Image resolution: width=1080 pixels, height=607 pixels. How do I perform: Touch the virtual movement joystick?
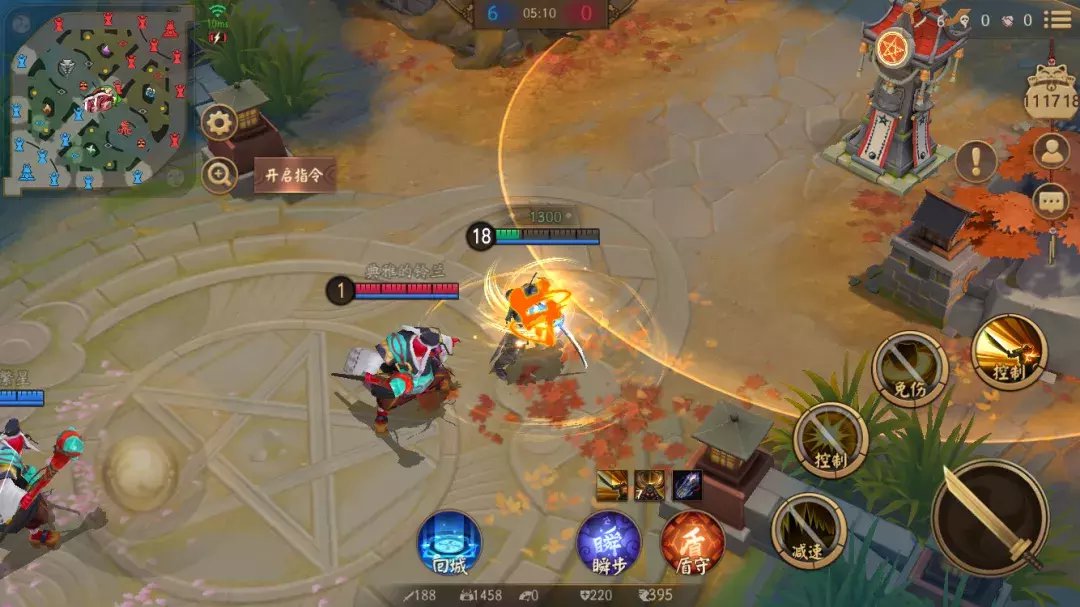[141, 466]
